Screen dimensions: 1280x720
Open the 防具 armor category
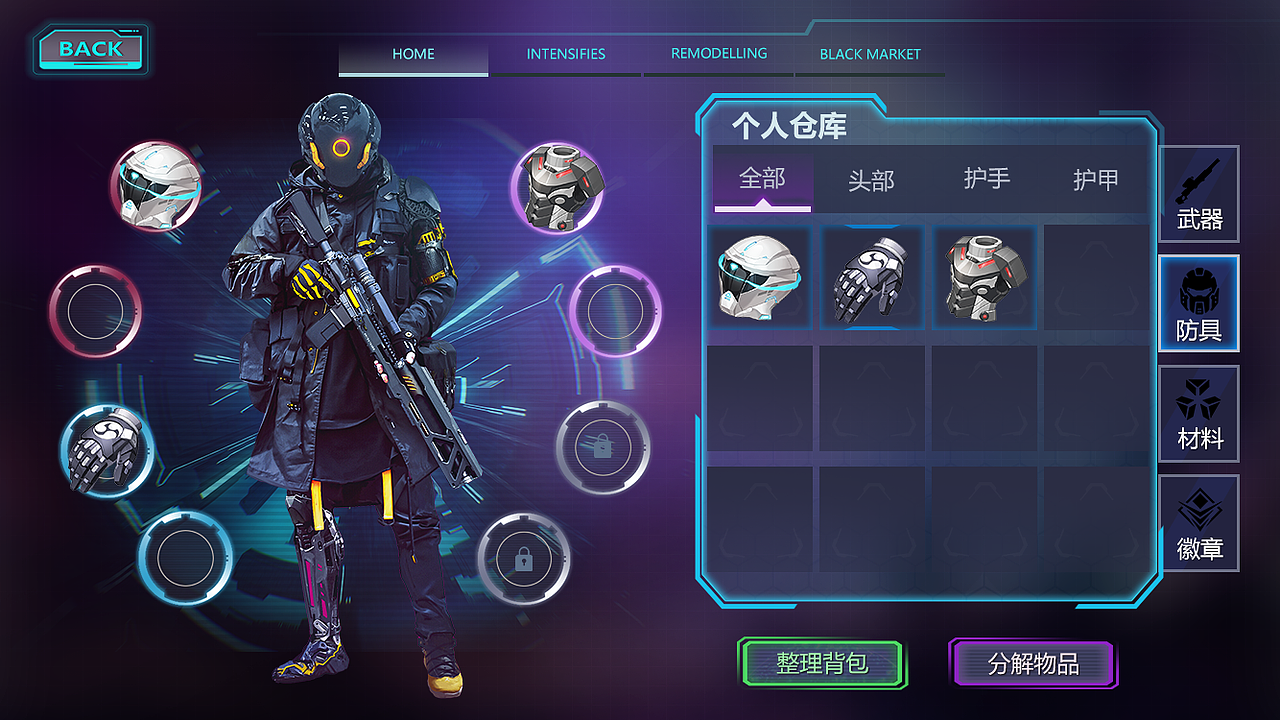[1198, 303]
